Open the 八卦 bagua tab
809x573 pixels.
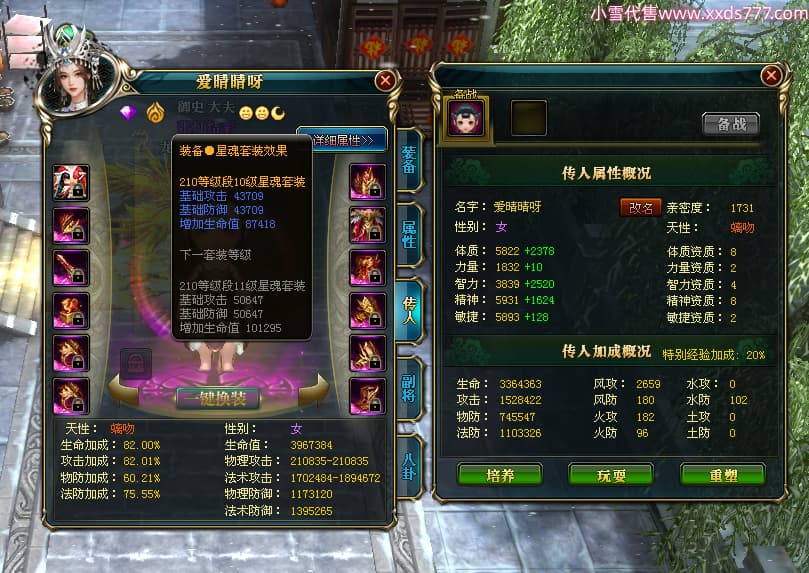(x=410, y=468)
